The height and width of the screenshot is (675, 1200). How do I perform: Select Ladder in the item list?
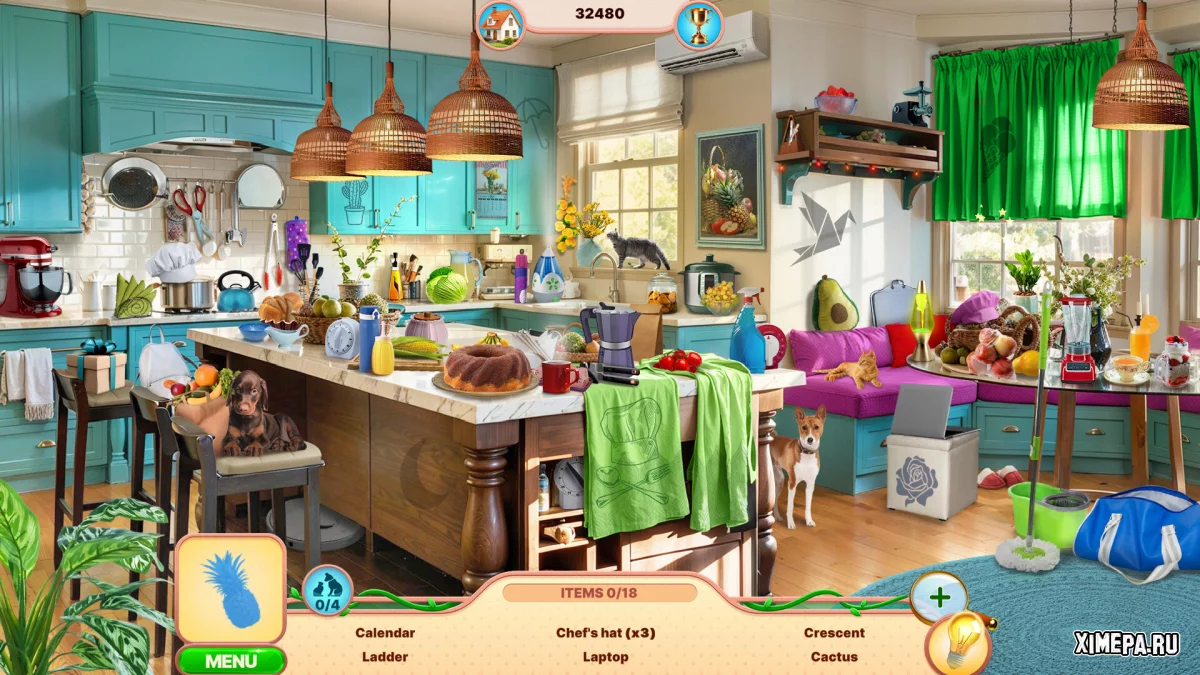pyautogui.click(x=385, y=657)
